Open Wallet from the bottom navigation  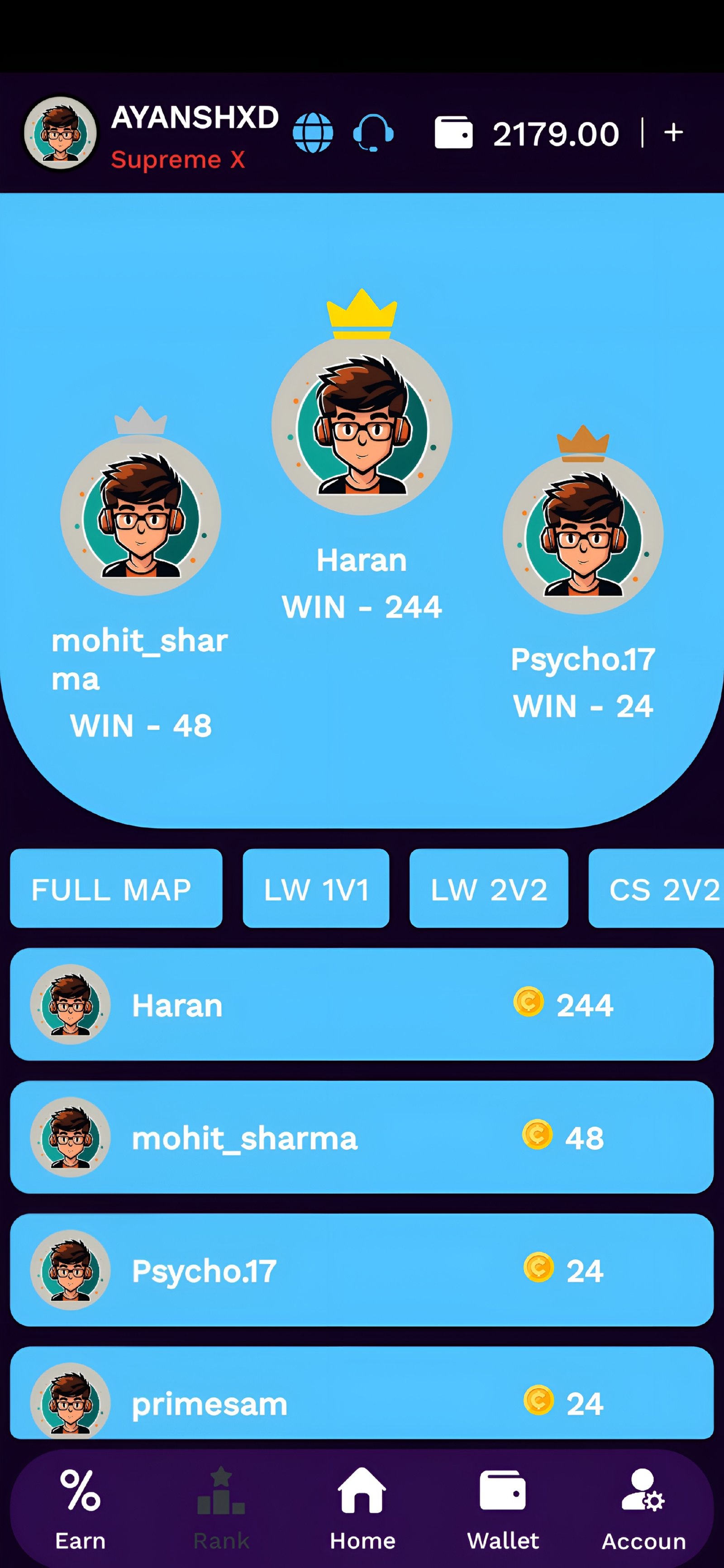tap(503, 1492)
